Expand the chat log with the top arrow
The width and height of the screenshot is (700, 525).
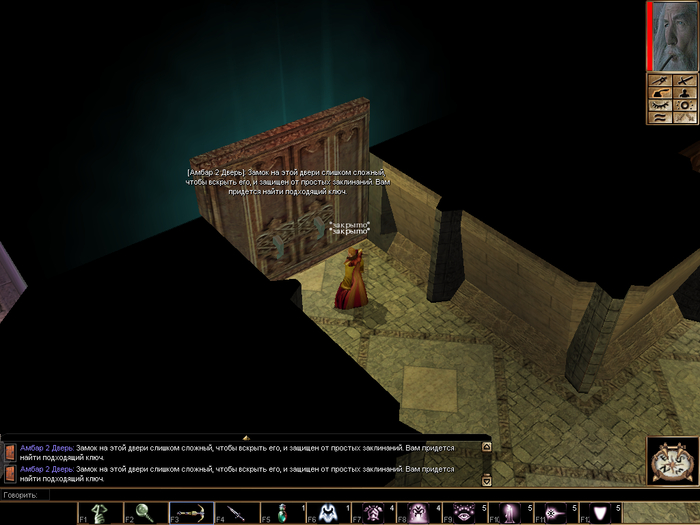[246, 438]
